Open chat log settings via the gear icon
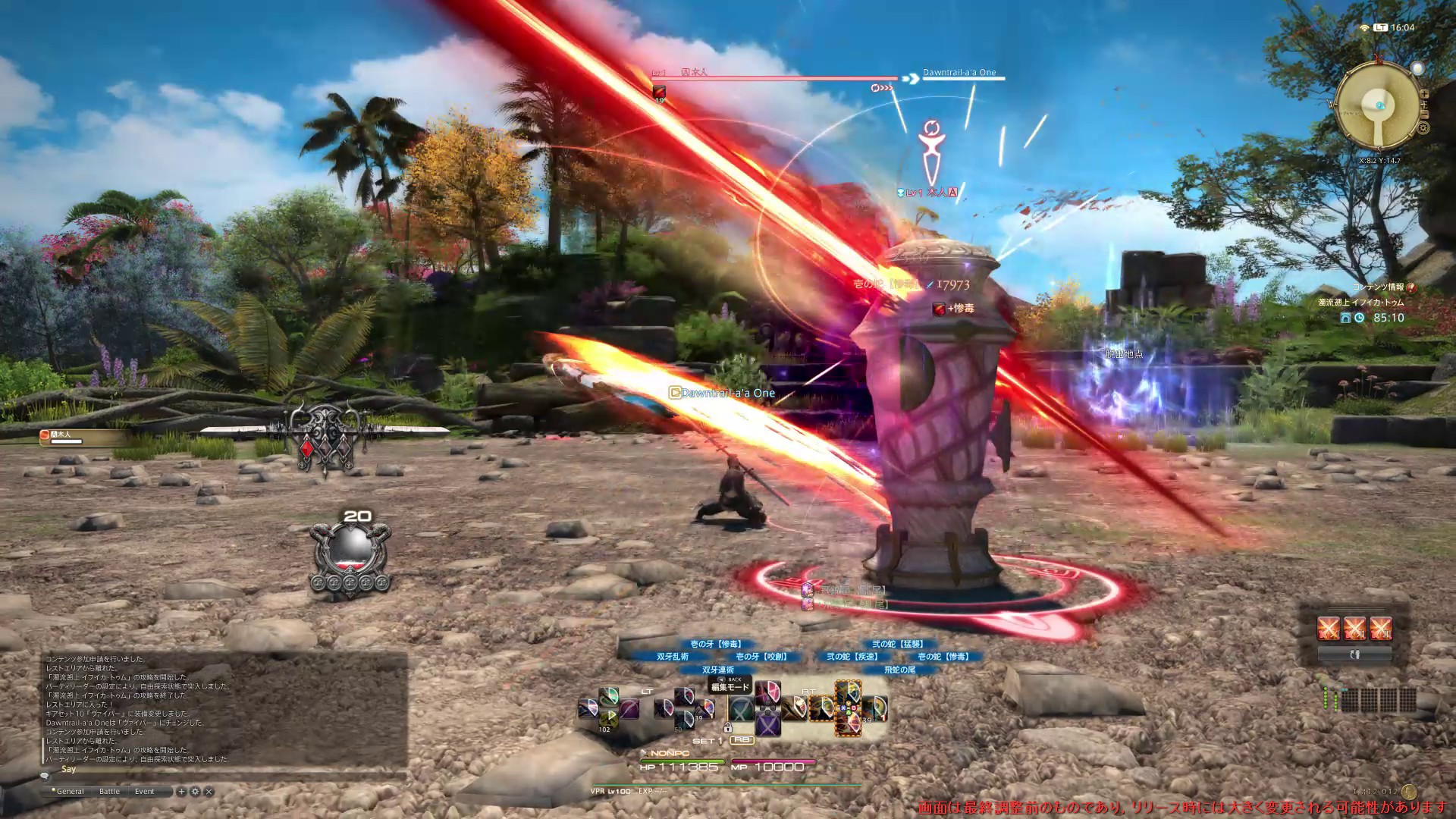The image size is (1456, 819). [195, 791]
